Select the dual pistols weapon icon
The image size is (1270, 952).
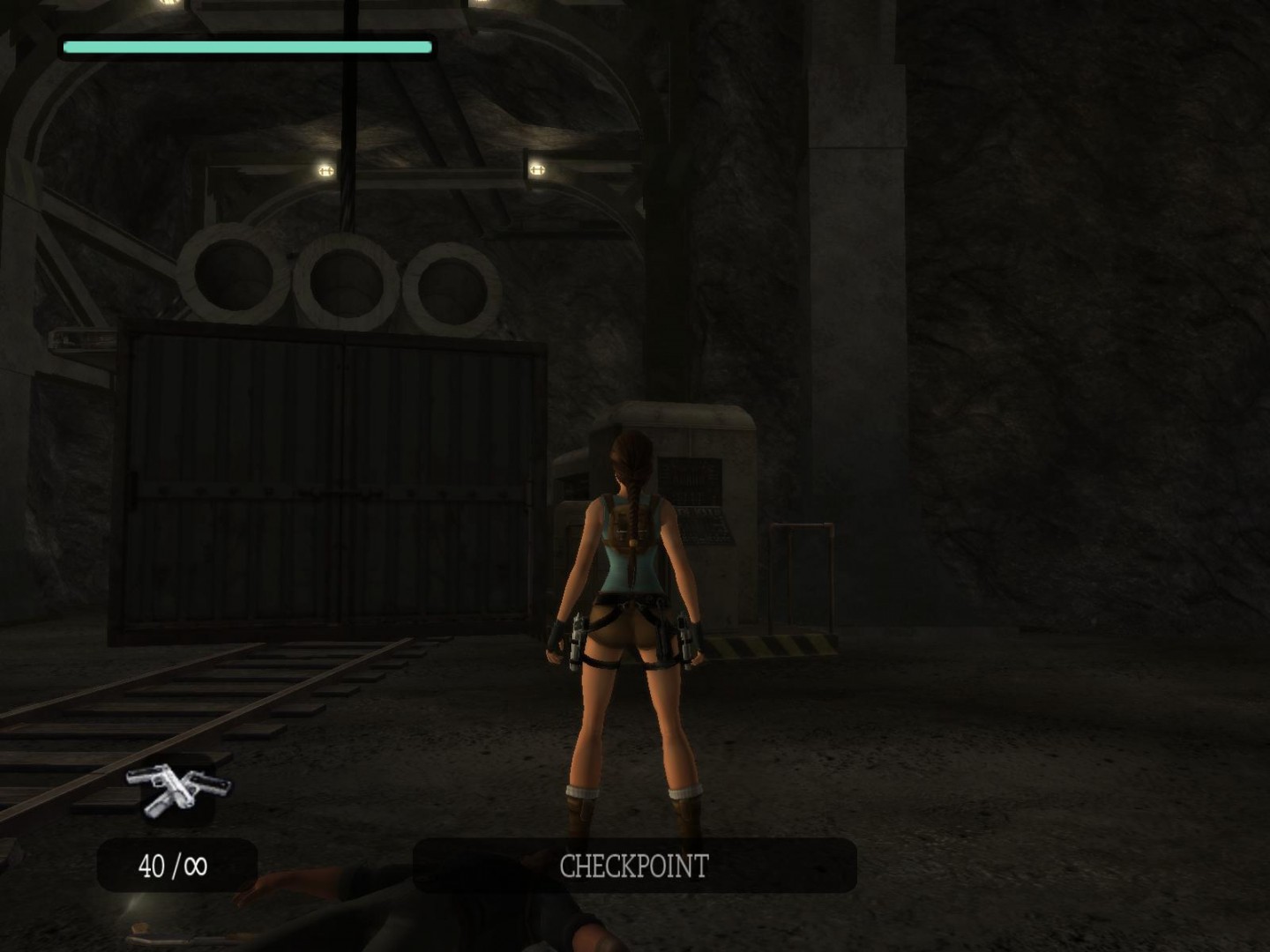click(x=178, y=787)
